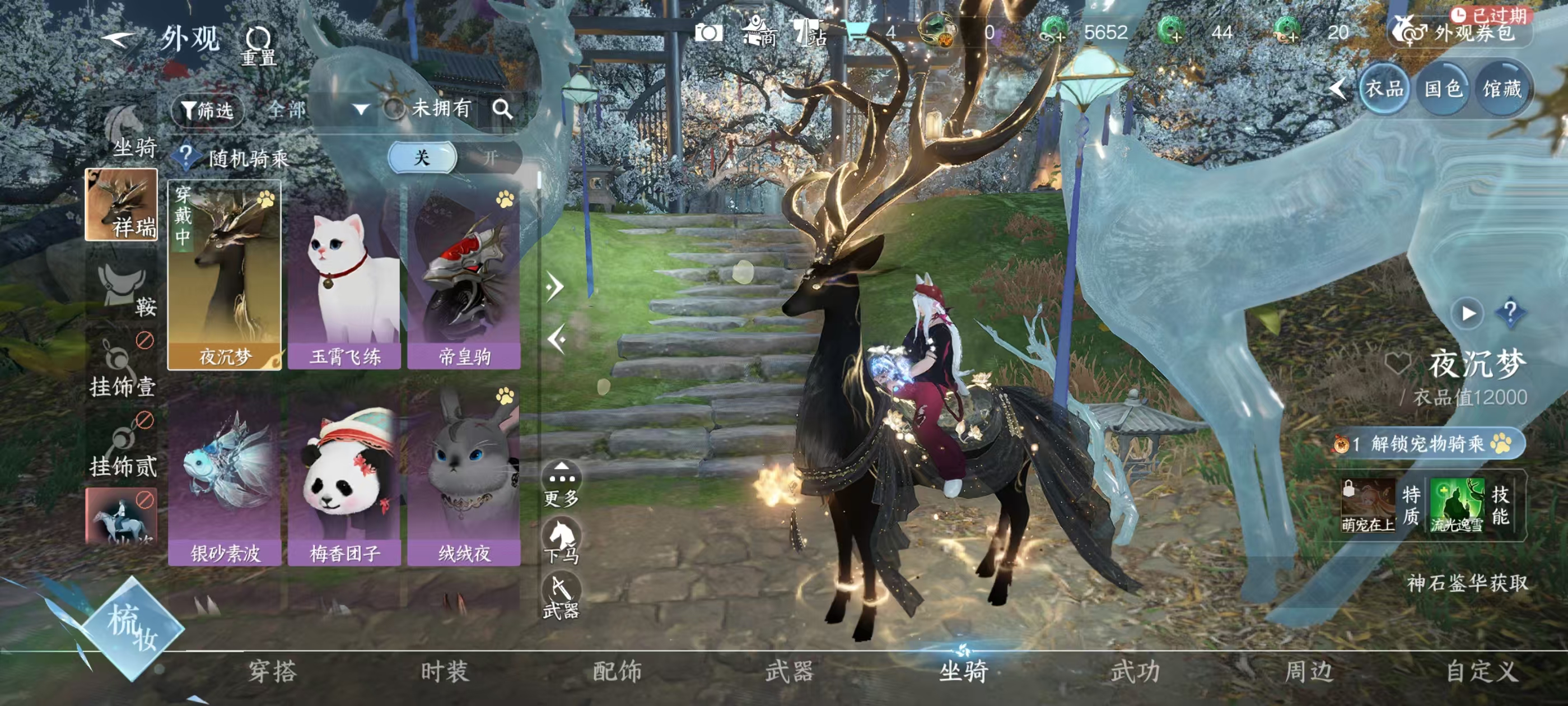Toggle the 未拥有 checkbox

tap(394, 109)
